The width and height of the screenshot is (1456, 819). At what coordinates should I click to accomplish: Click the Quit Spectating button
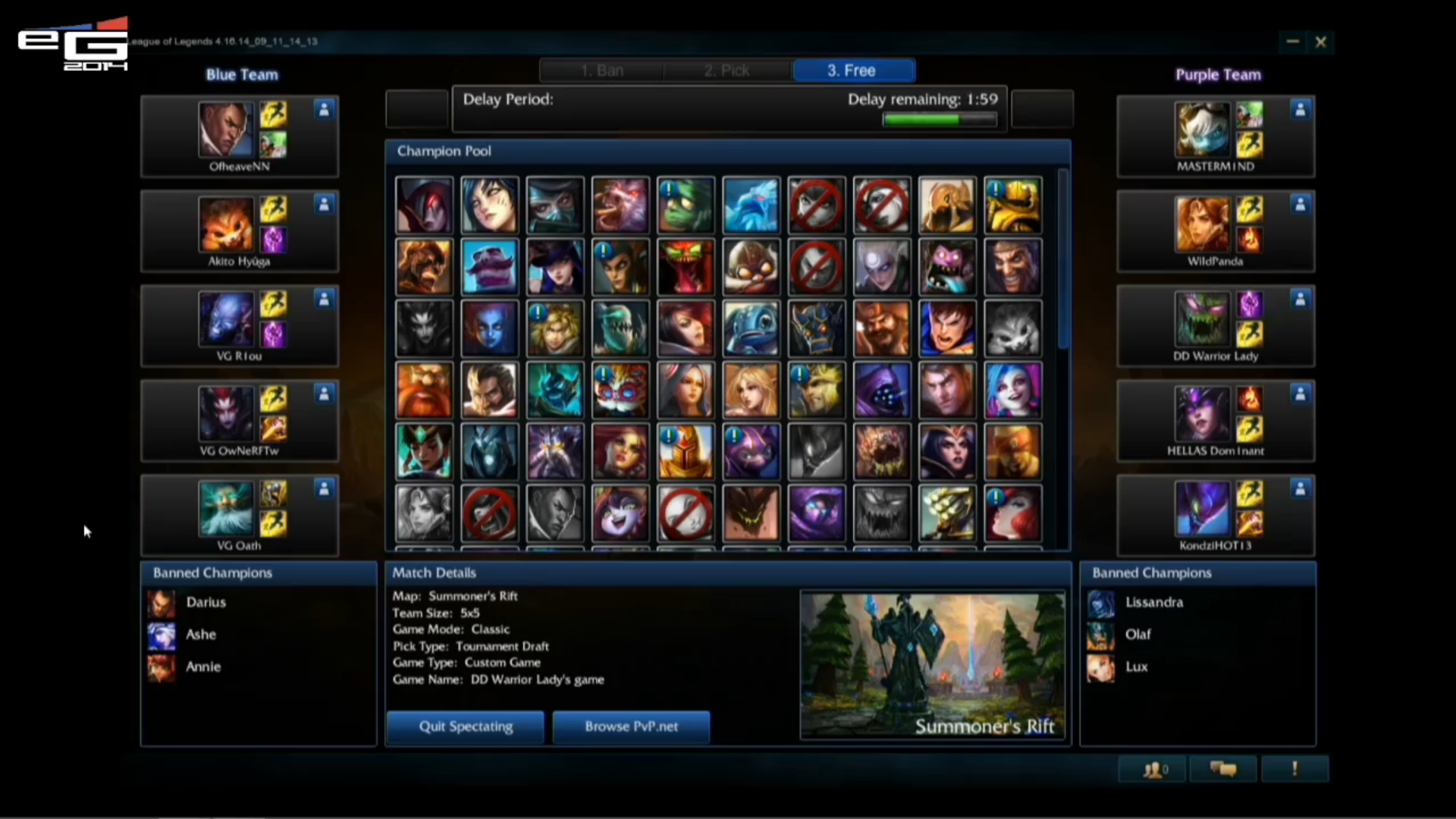(x=465, y=726)
